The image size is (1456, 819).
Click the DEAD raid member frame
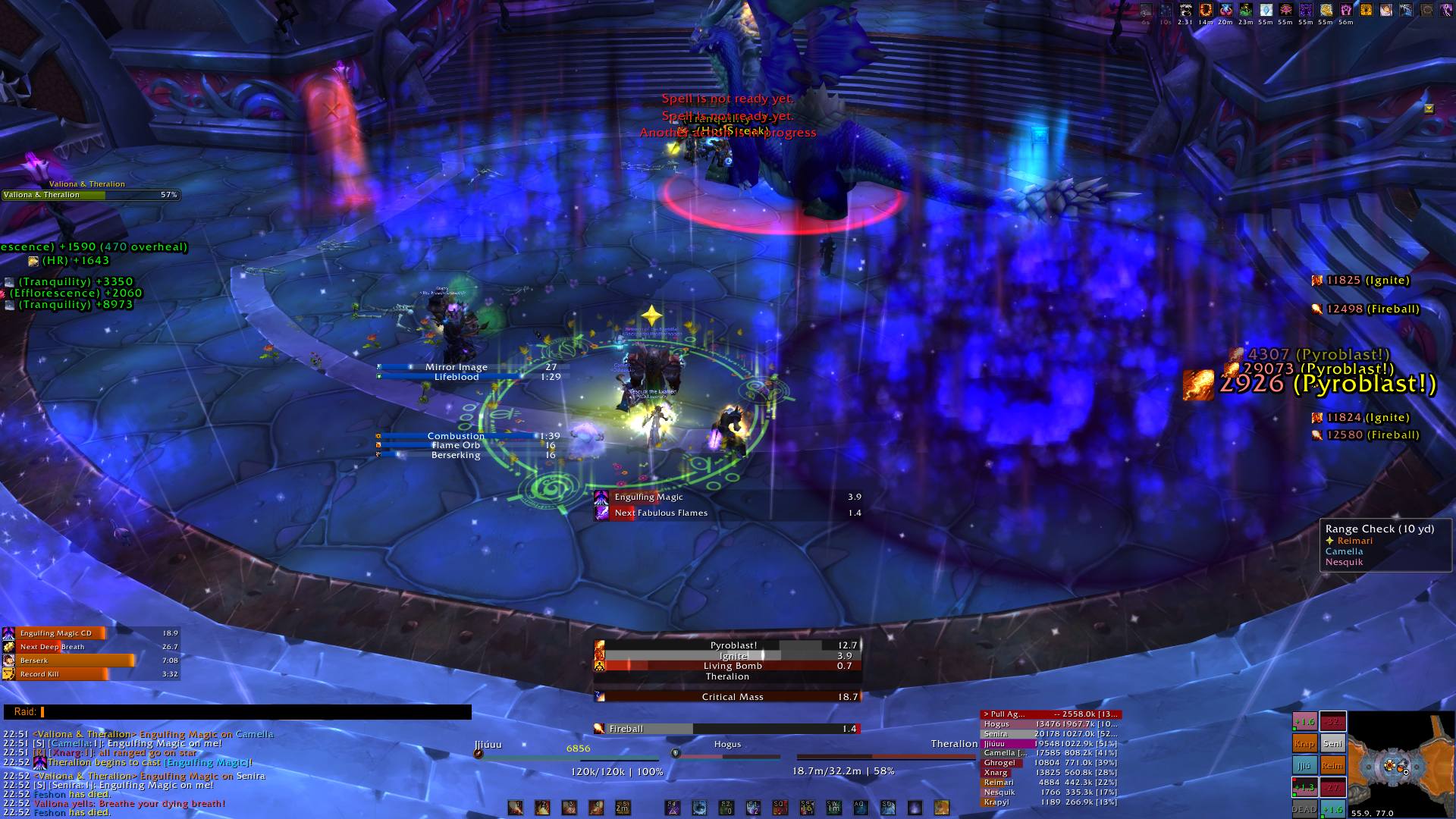point(1304,809)
